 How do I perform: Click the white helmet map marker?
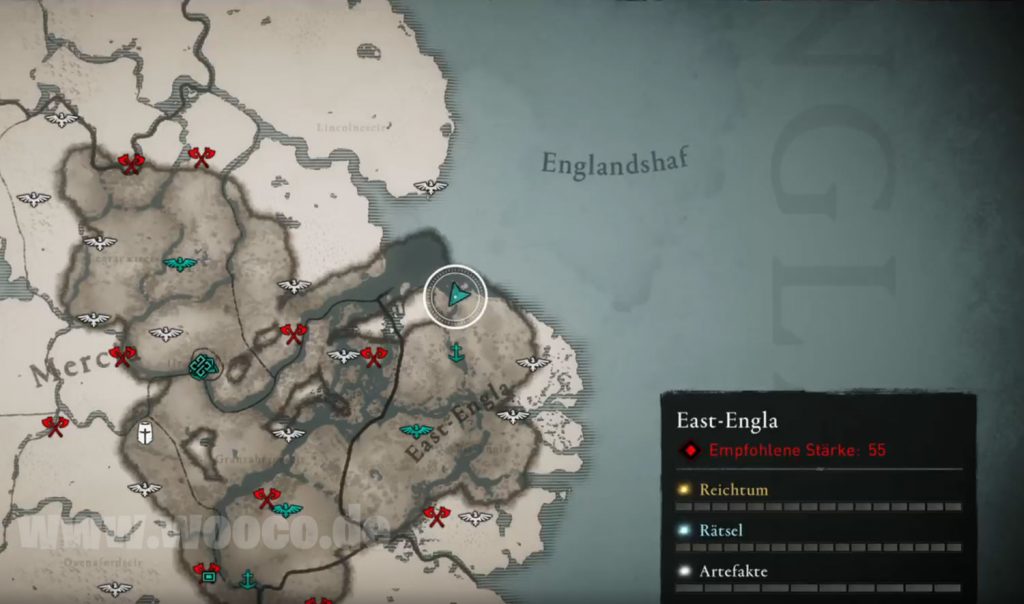[x=146, y=432]
